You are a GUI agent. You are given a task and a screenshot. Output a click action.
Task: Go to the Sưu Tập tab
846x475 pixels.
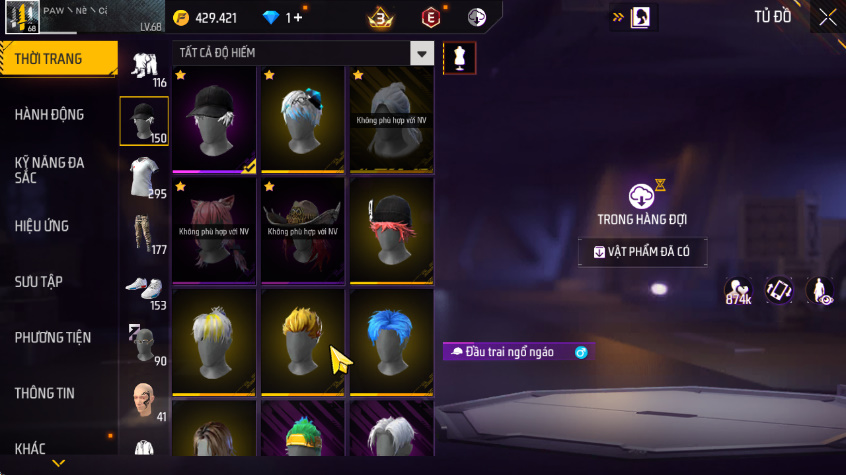tap(39, 282)
